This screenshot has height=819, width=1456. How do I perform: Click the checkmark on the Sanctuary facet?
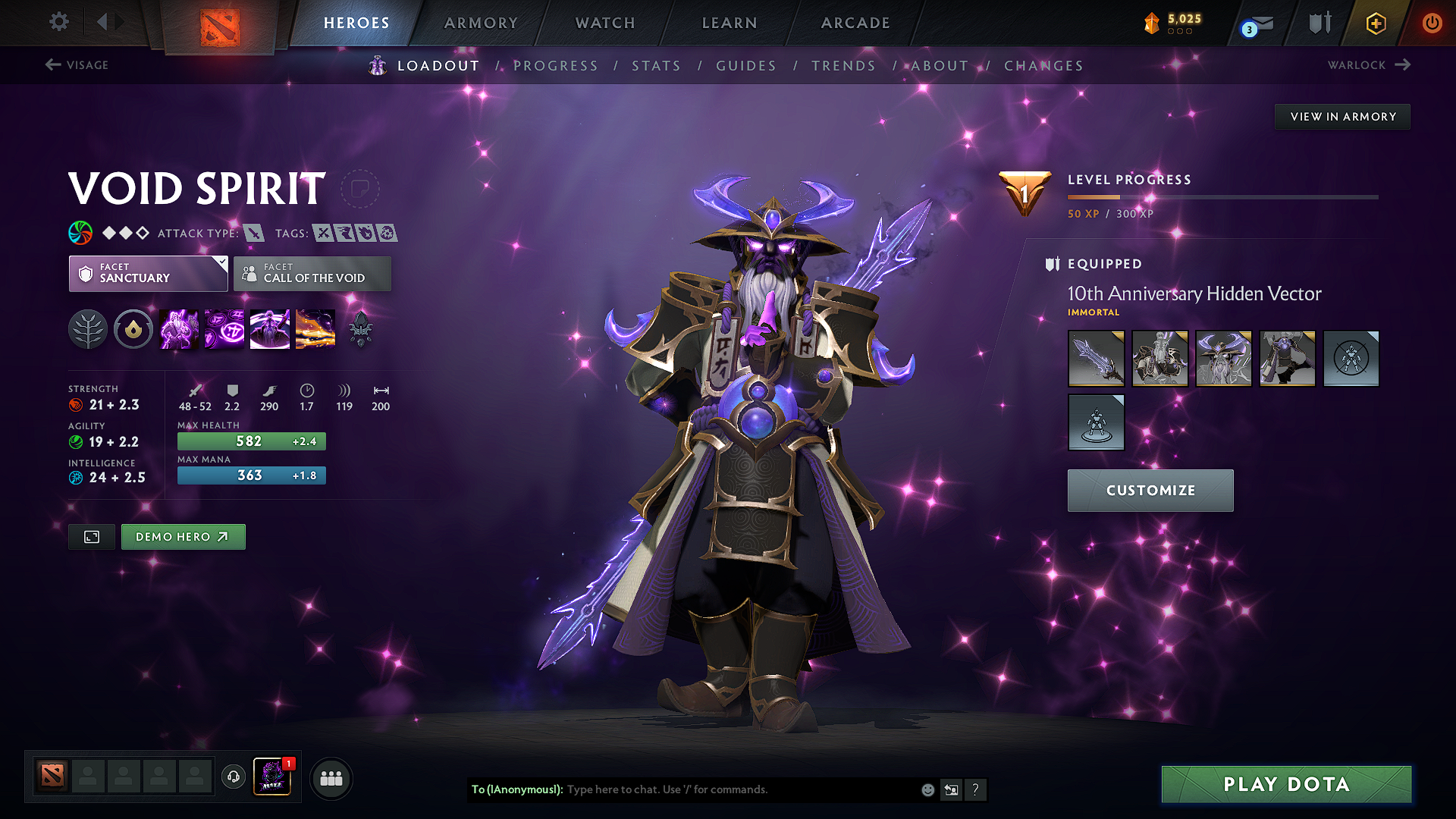pos(222,261)
